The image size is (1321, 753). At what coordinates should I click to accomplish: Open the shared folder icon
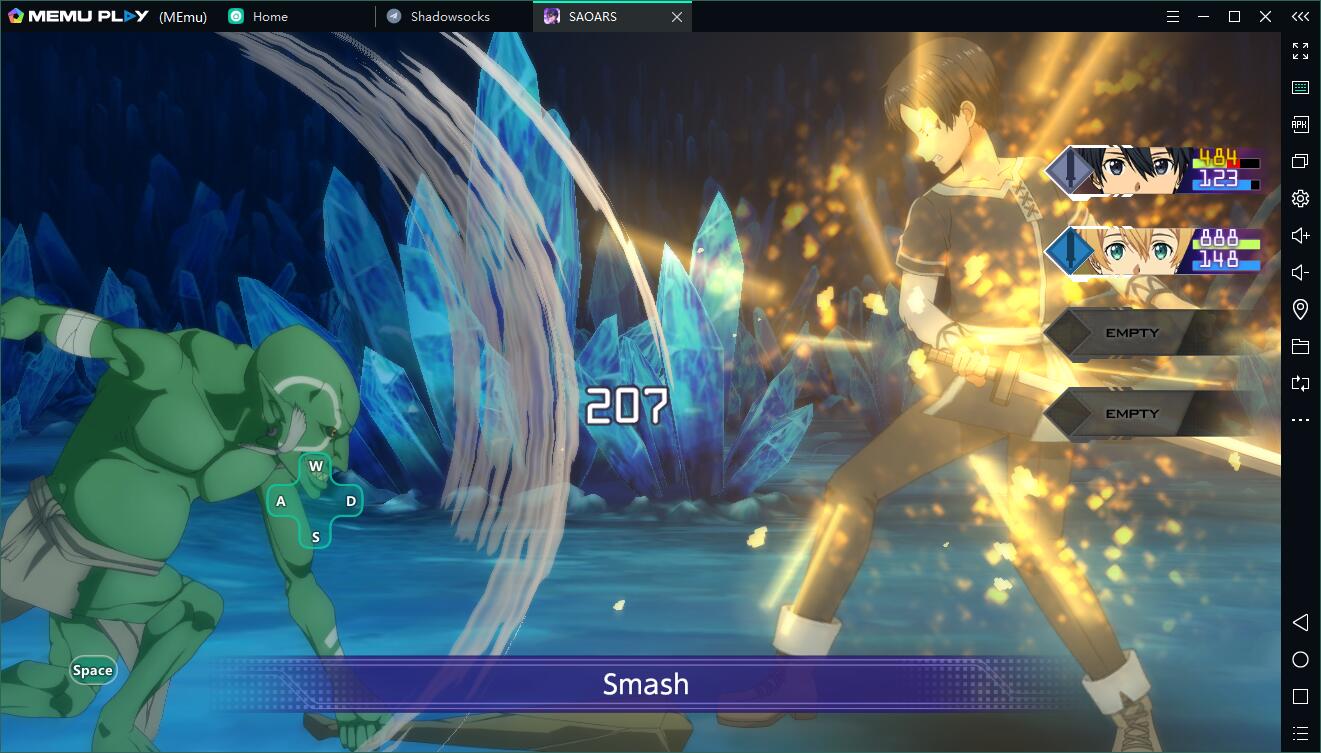pos(1300,346)
